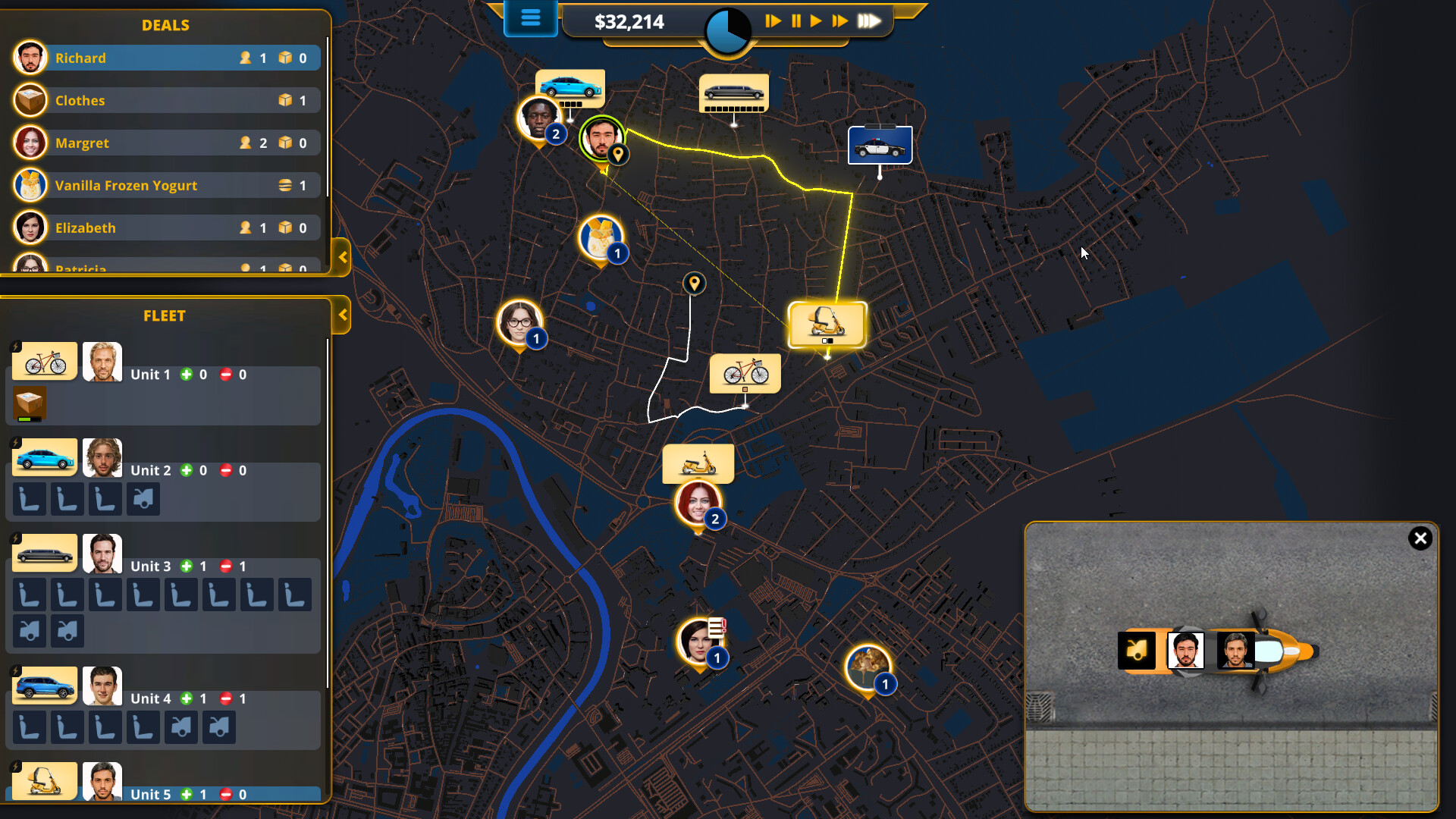Close the scooter street view popup
The image size is (1456, 819).
[1420, 538]
